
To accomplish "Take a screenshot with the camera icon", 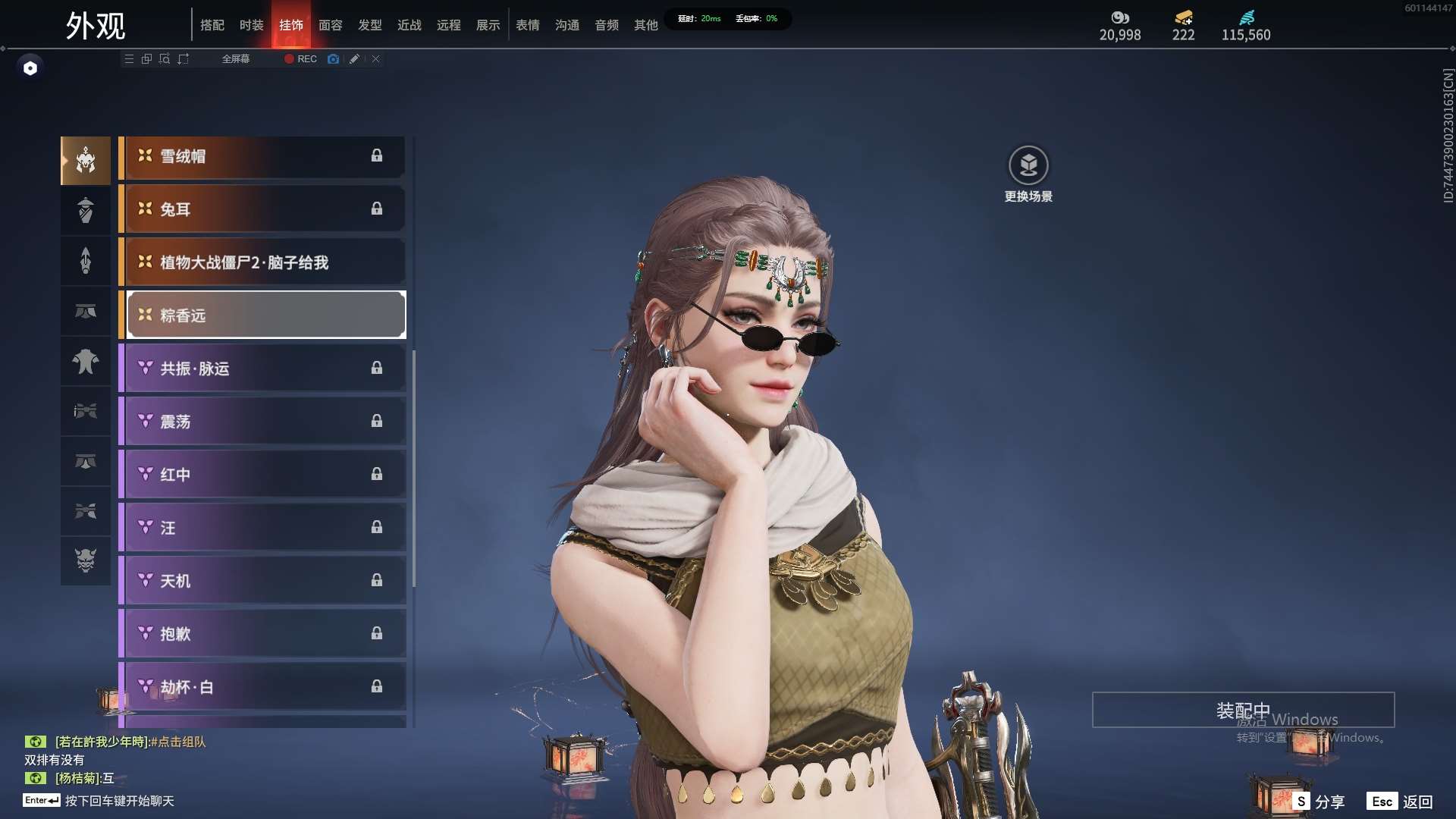I will pyautogui.click(x=333, y=59).
